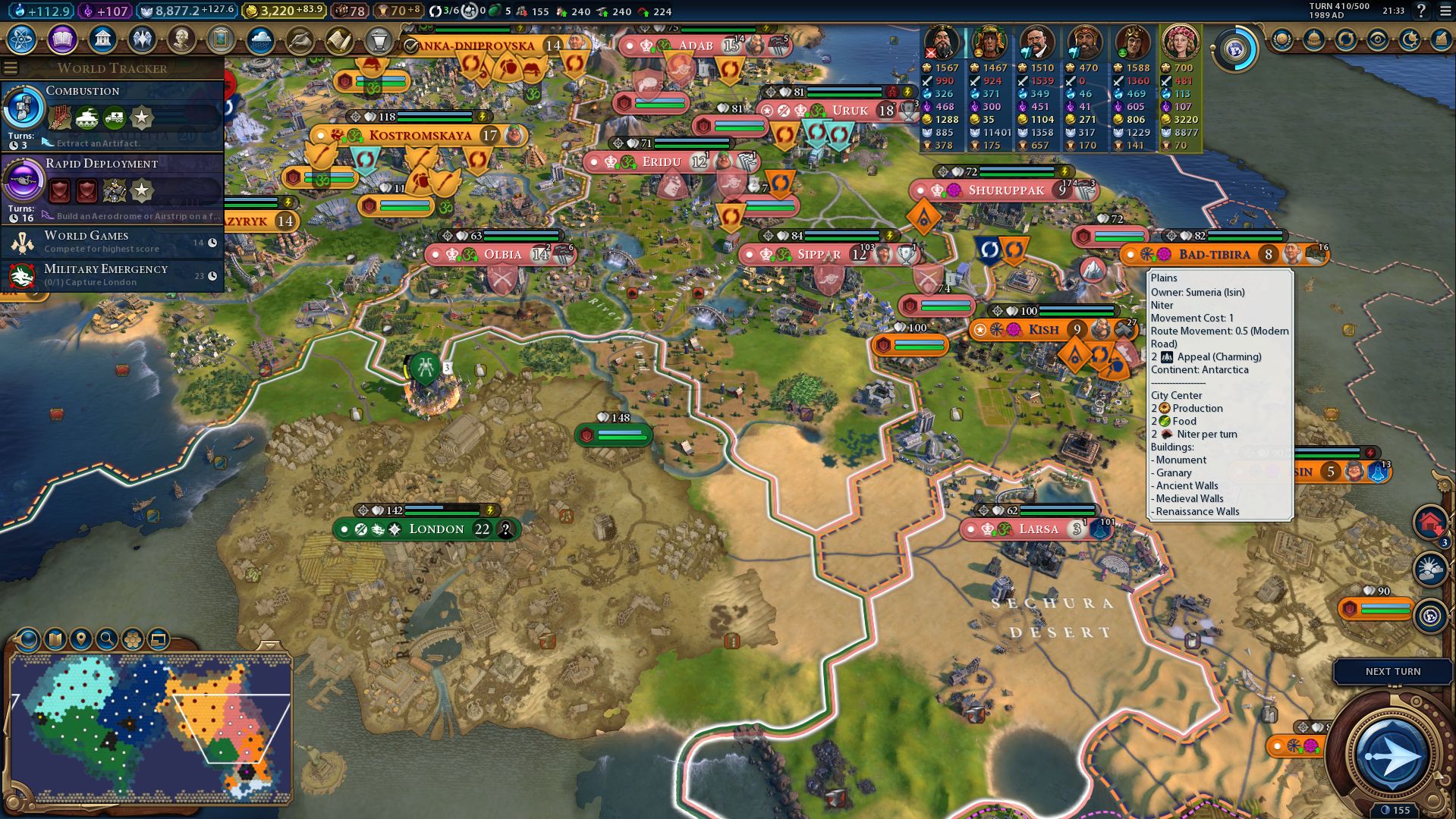The height and width of the screenshot is (819, 1456).
Task: Open the Great People screen (bust icon)
Action: point(181,39)
